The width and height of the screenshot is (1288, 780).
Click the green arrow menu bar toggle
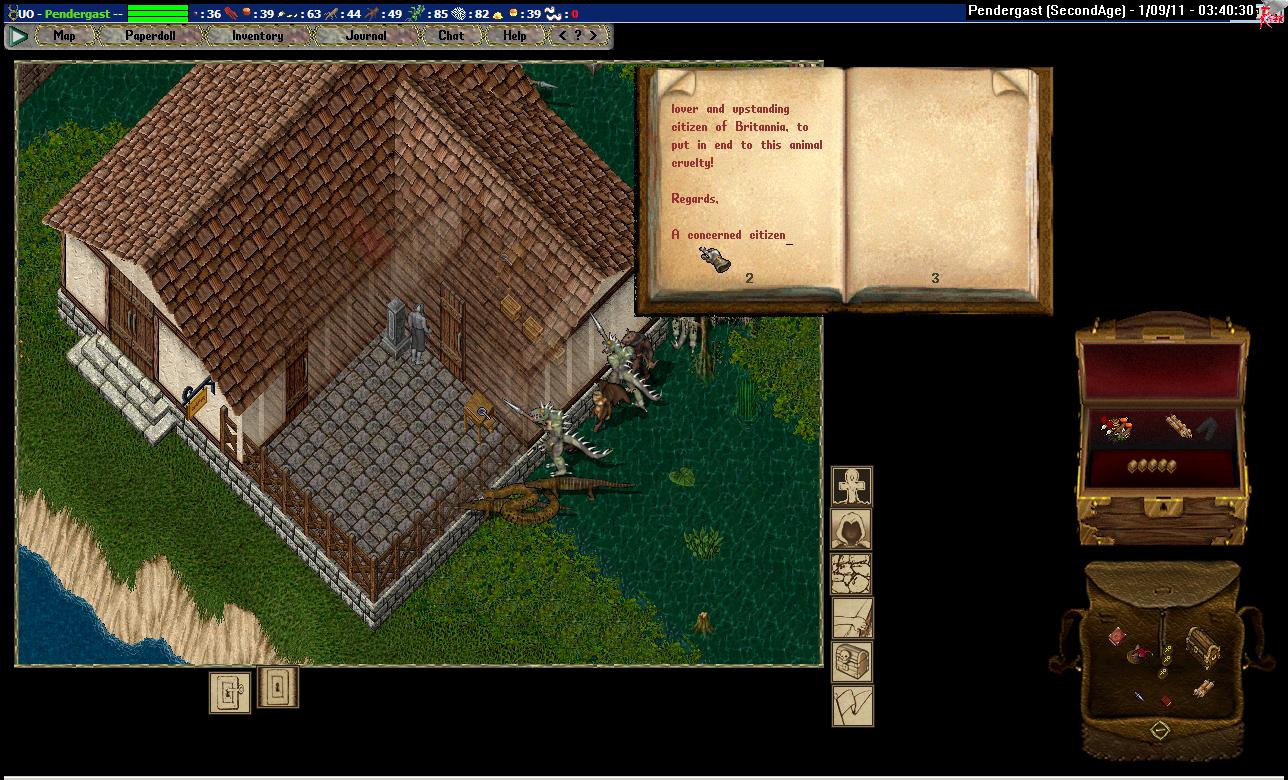(18, 36)
